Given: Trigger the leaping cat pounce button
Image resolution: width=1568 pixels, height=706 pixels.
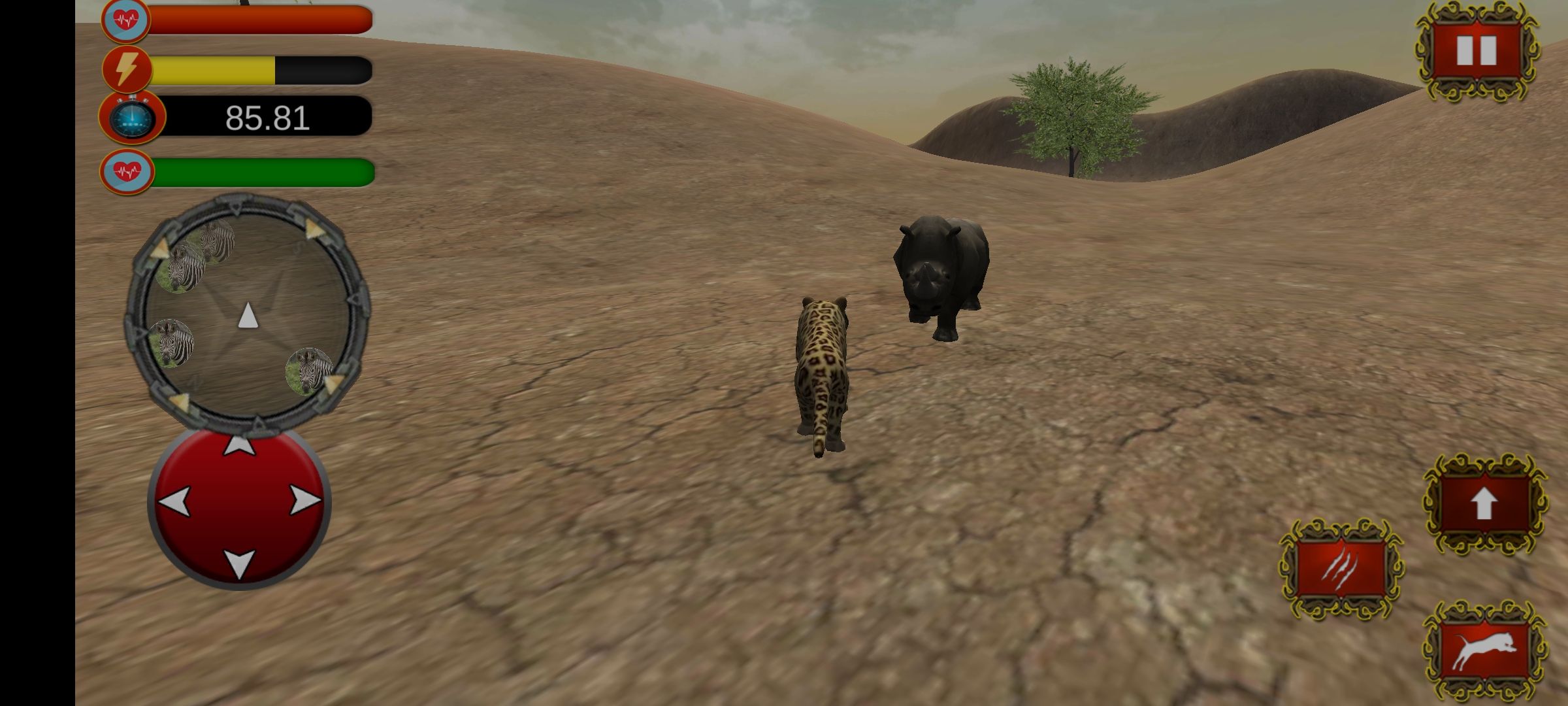Looking at the screenshot, I should [1484, 650].
